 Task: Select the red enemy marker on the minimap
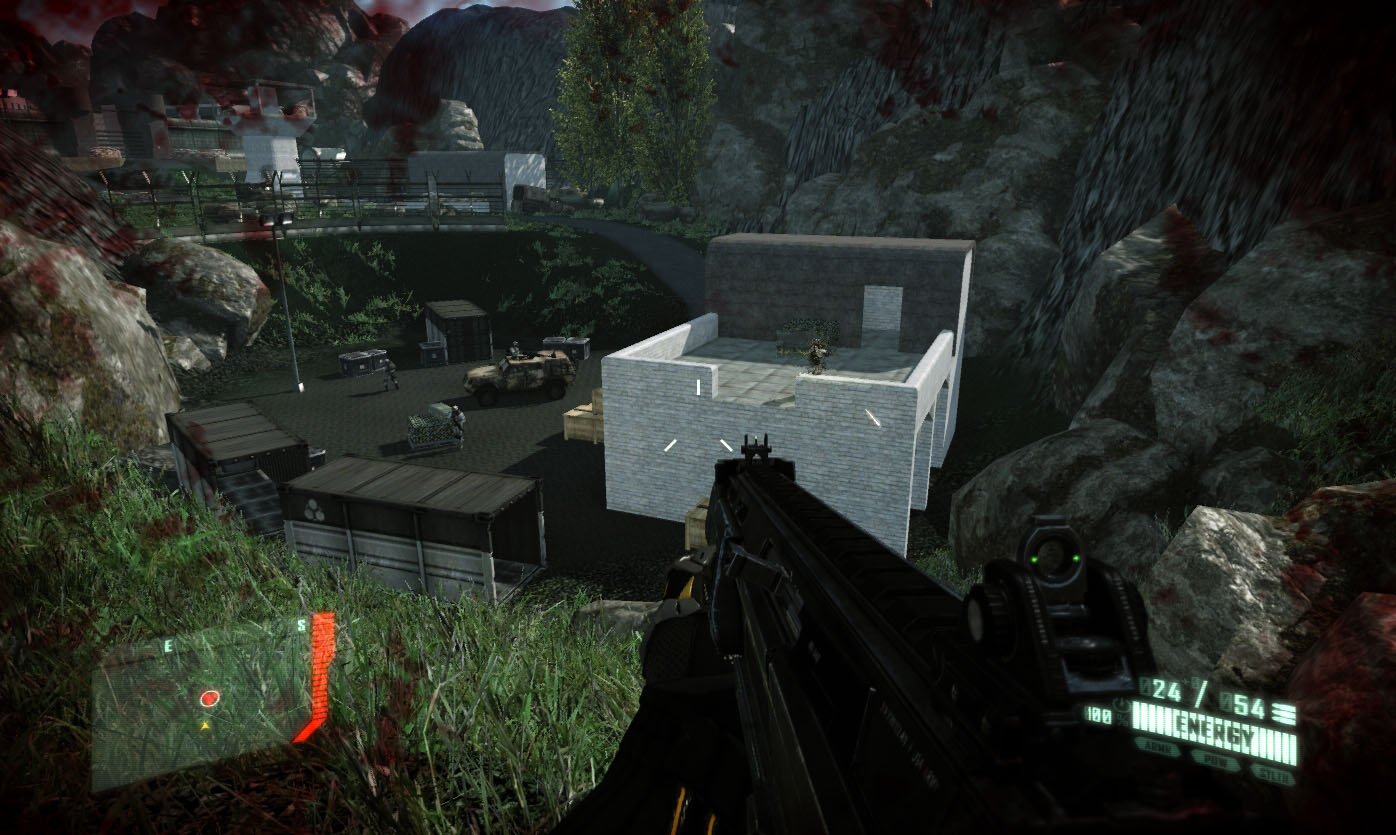(209, 698)
